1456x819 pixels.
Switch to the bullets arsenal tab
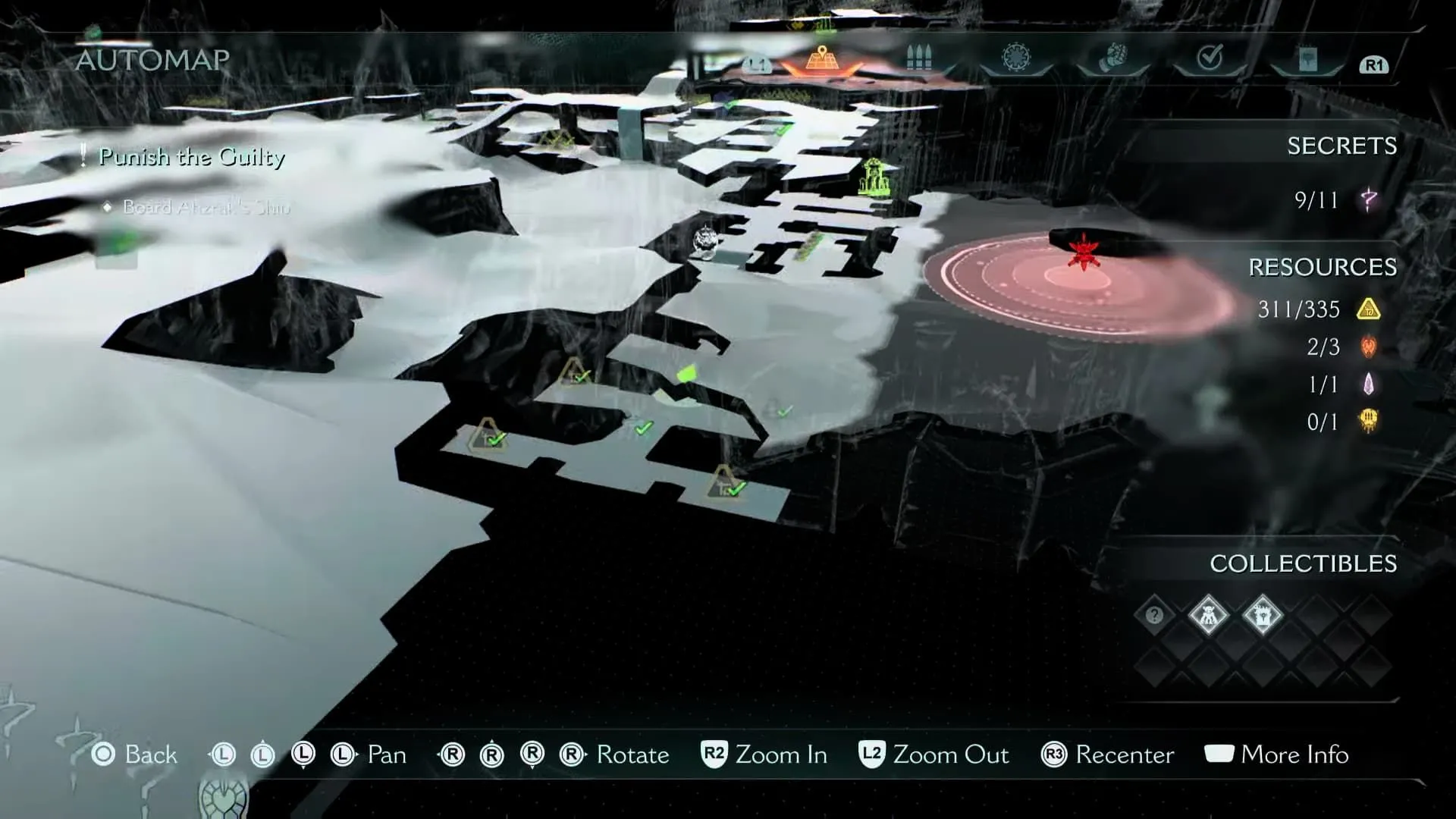(x=918, y=58)
